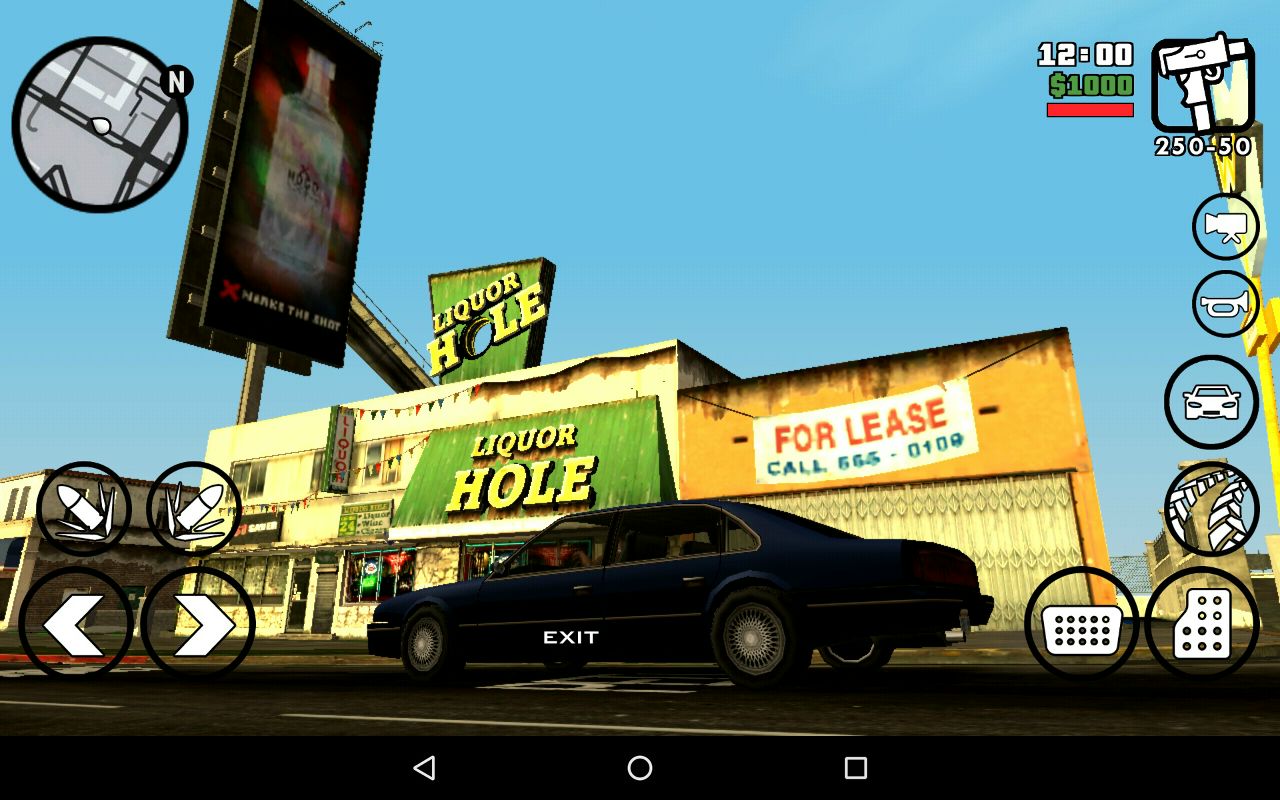The image size is (1280, 800).
Task: Tap the camera view change icon
Action: (1224, 227)
